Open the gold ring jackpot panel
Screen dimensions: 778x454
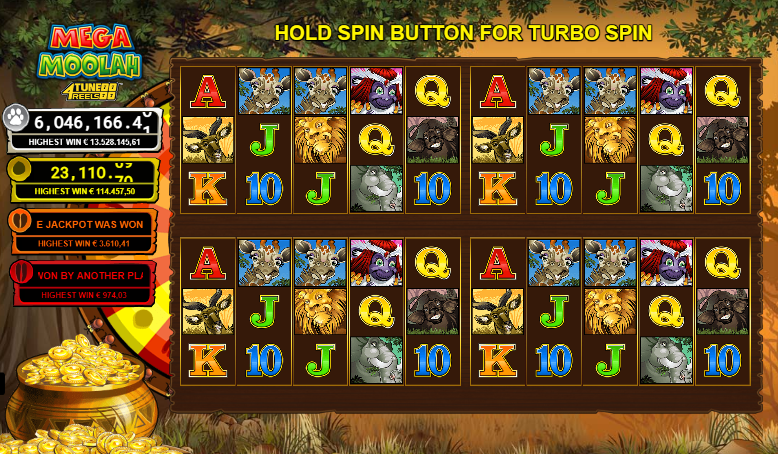click(82, 178)
